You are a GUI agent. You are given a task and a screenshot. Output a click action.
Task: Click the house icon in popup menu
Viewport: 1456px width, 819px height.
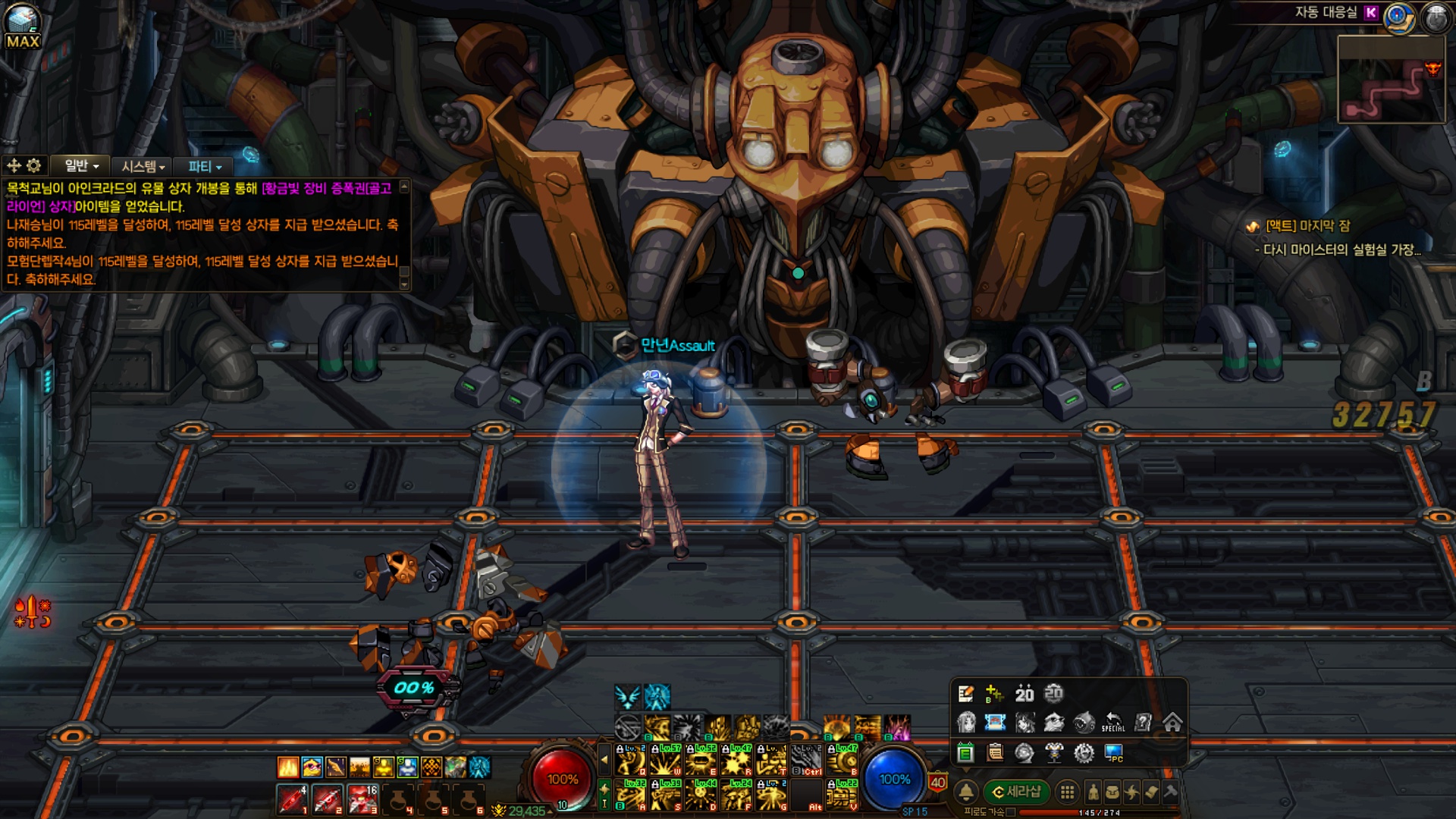pyautogui.click(x=1172, y=723)
